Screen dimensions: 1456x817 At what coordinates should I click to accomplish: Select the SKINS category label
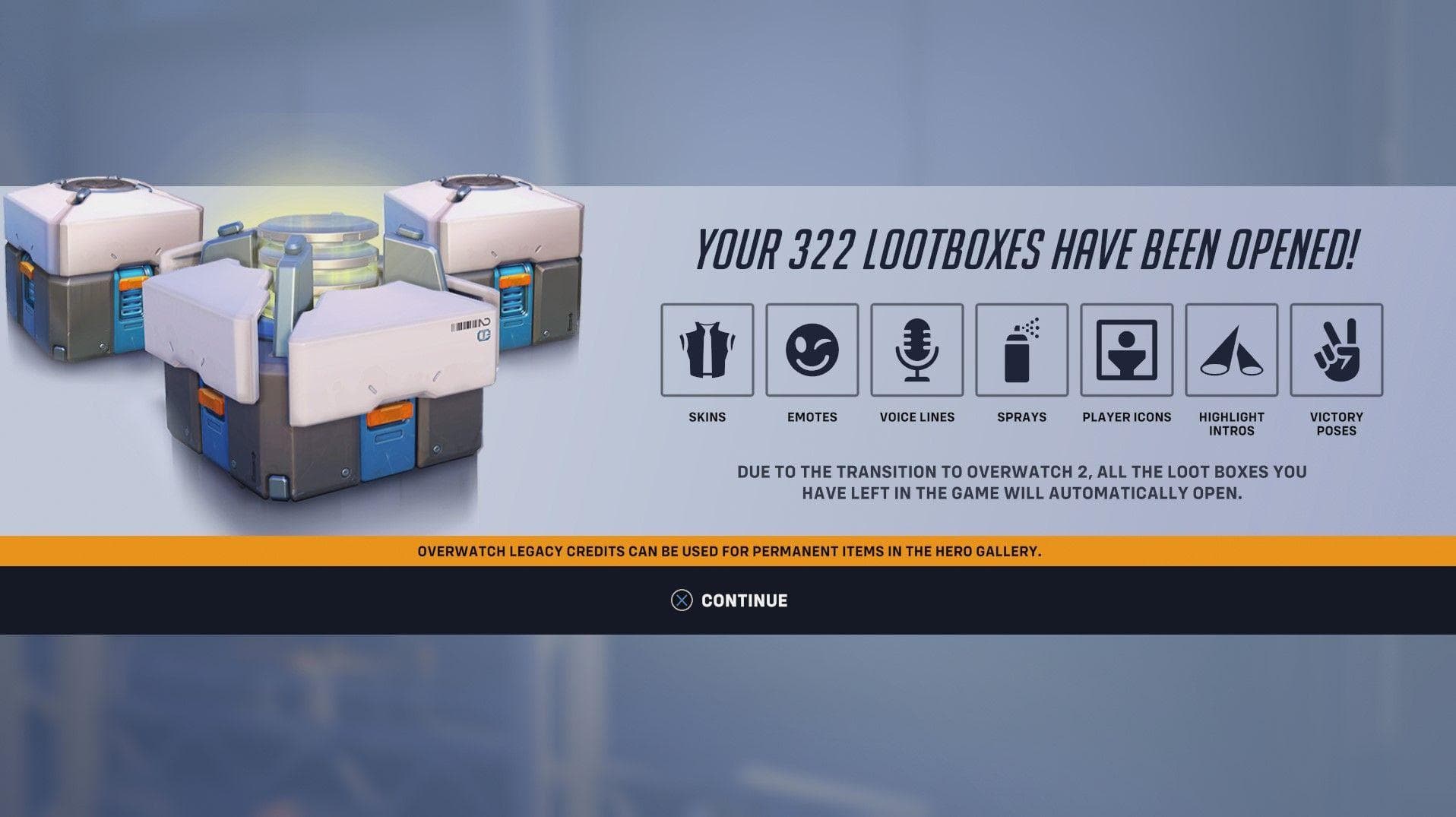[x=707, y=416]
